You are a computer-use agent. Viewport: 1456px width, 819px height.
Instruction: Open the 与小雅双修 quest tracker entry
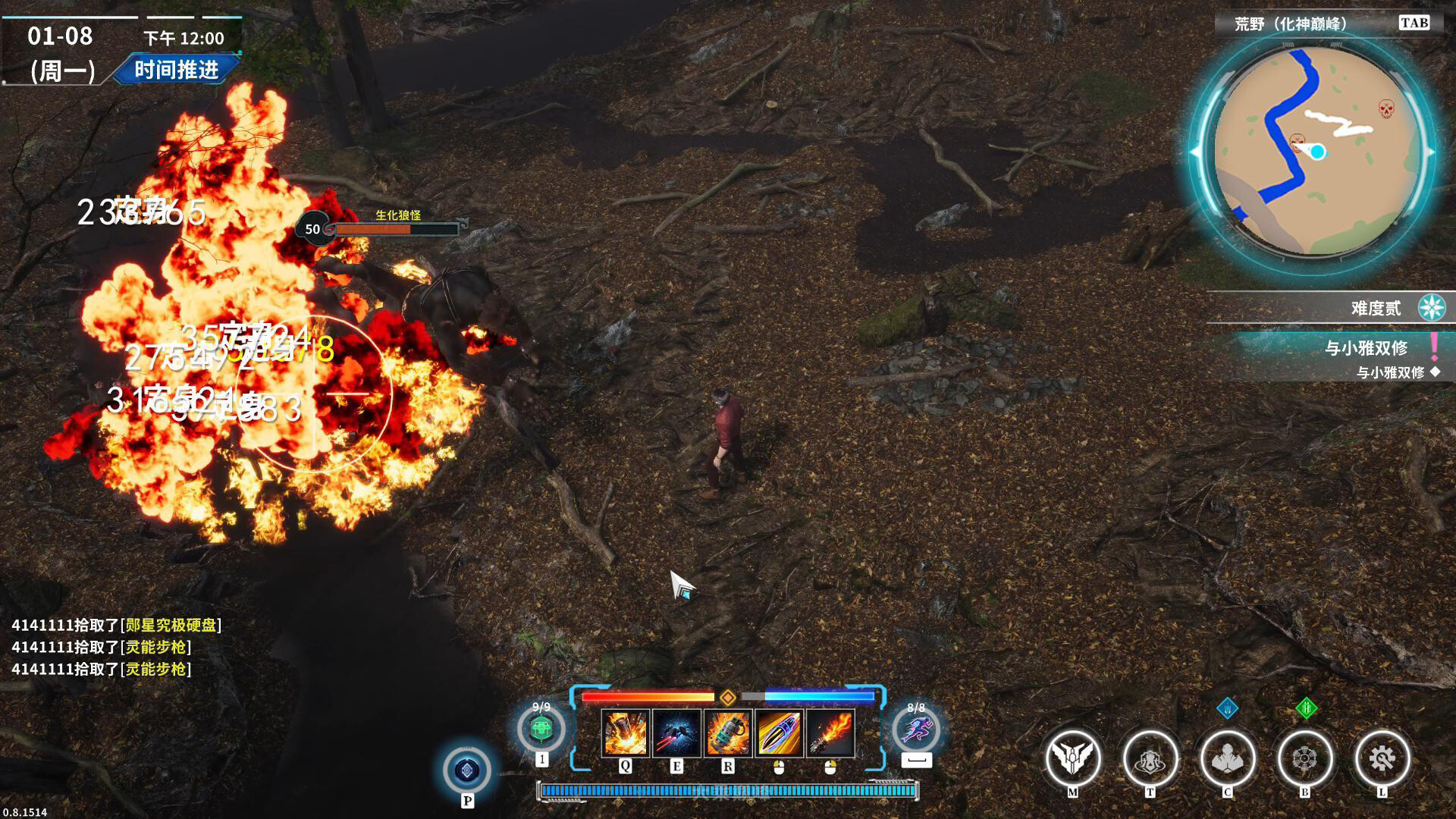[1366, 348]
